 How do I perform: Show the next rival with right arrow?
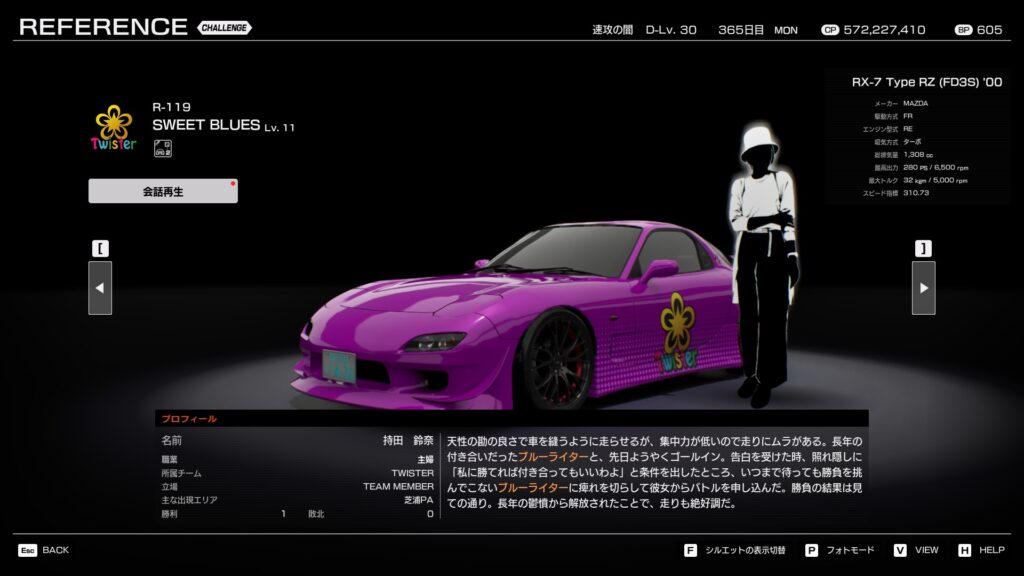[923, 288]
